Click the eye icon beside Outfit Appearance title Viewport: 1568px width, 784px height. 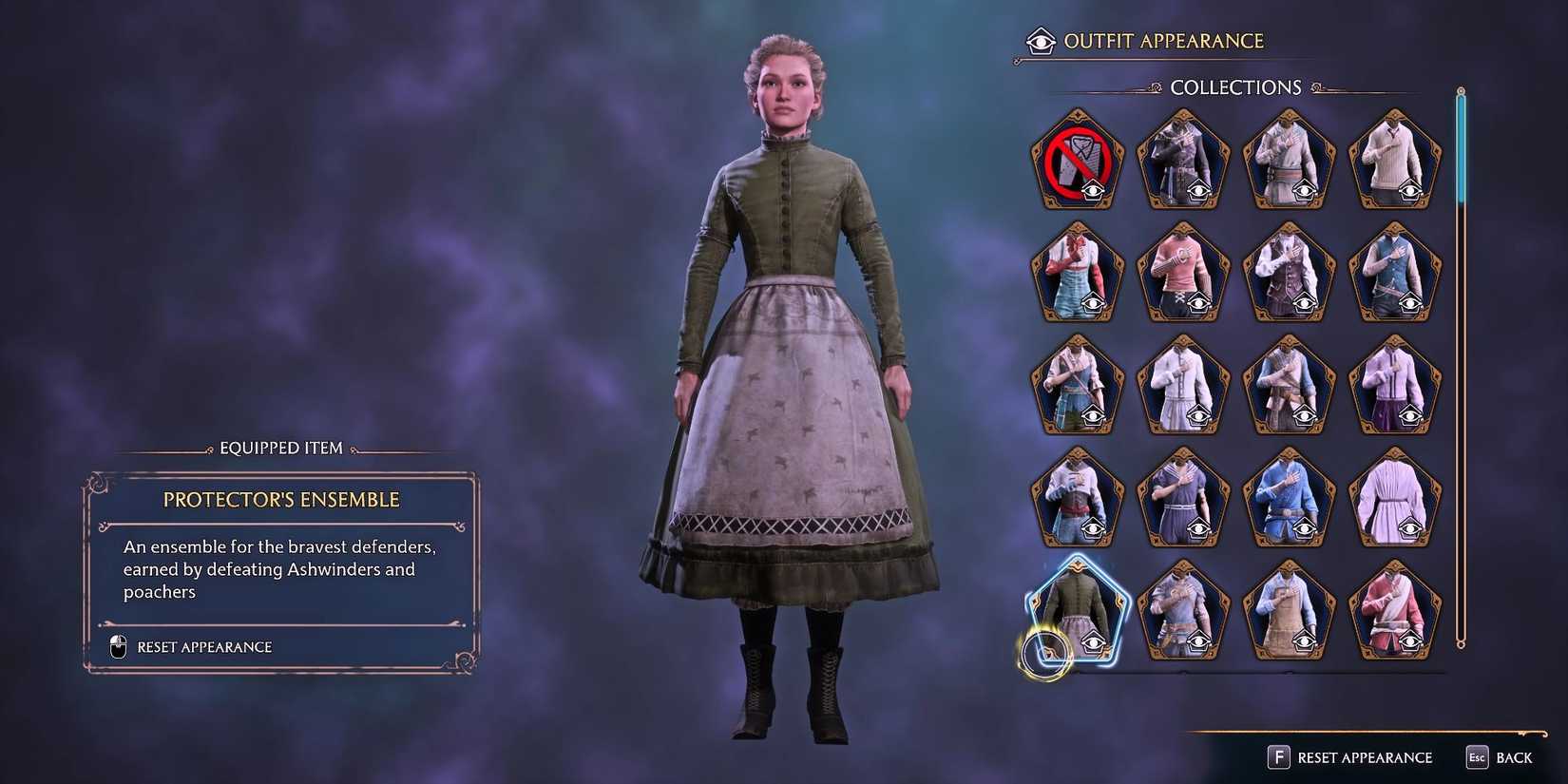1039,41
